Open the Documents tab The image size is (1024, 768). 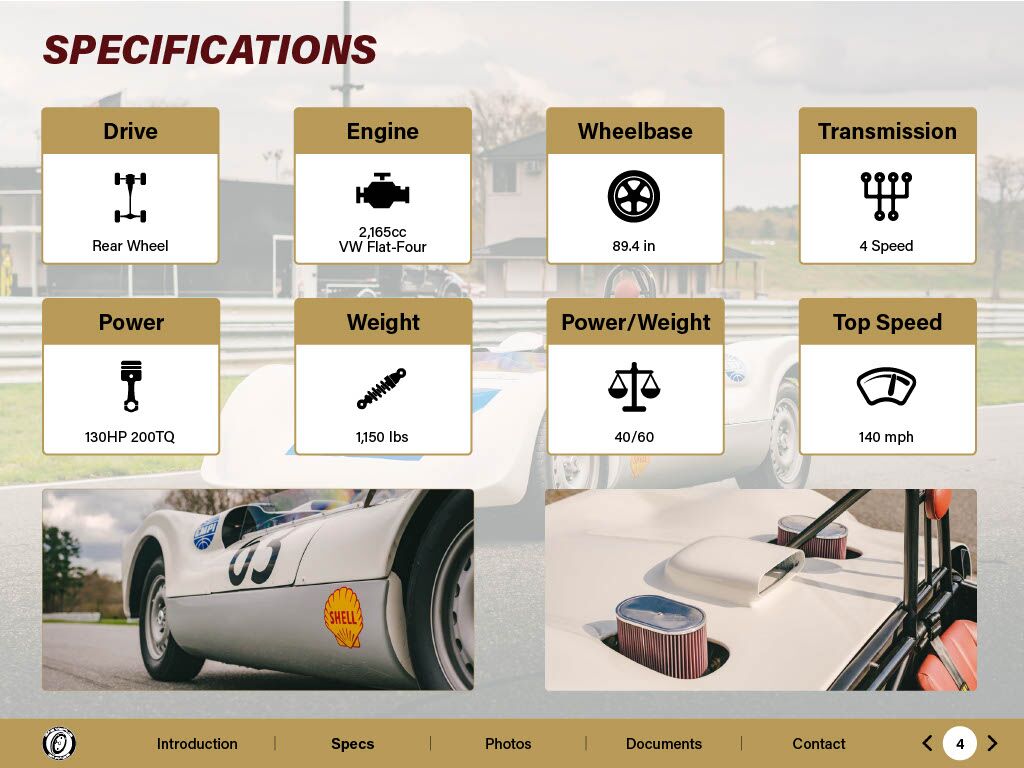pos(664,744)
